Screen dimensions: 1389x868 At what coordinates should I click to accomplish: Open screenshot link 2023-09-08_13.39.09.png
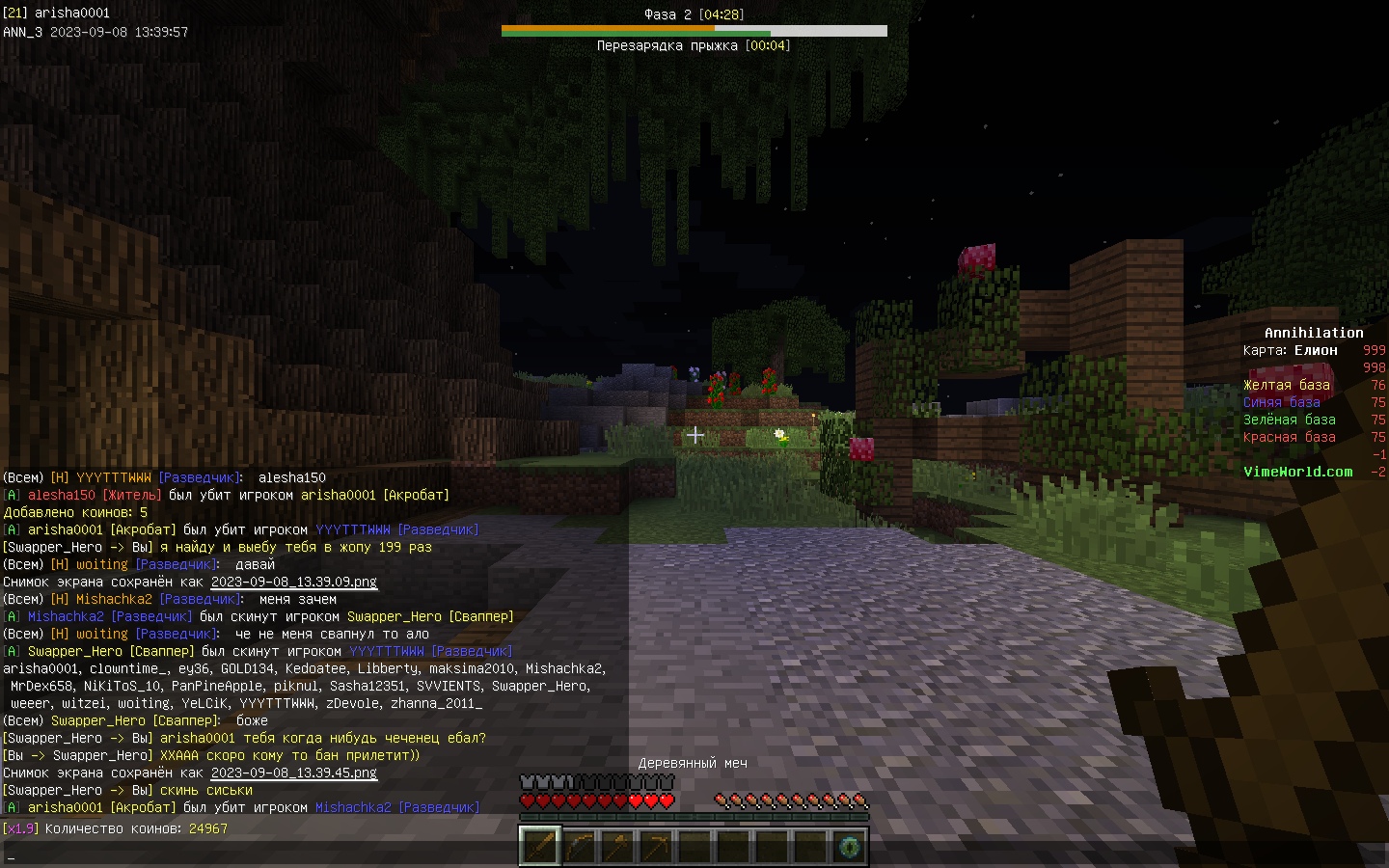[294, 582]
